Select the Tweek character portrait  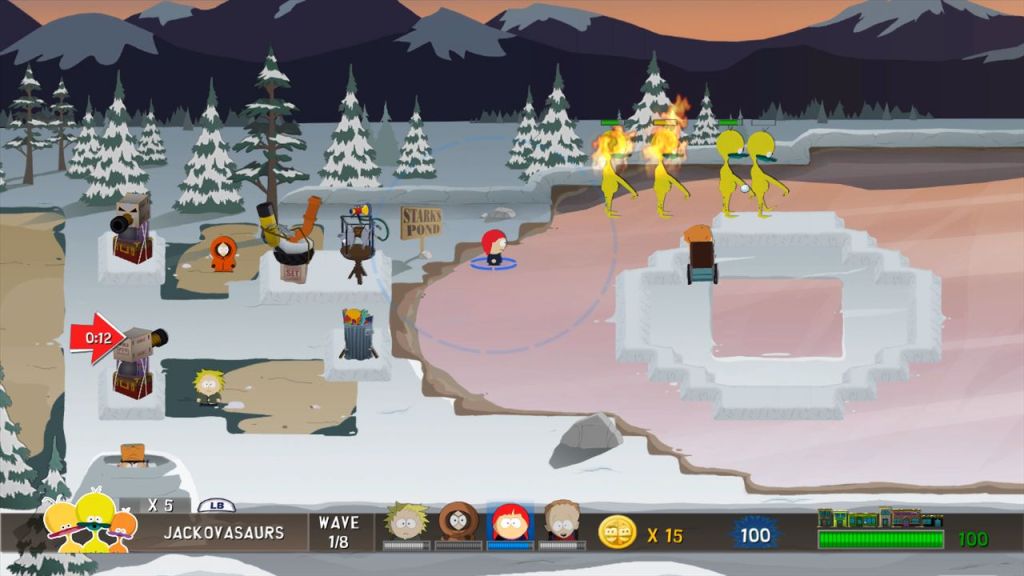tap(407, 522)
